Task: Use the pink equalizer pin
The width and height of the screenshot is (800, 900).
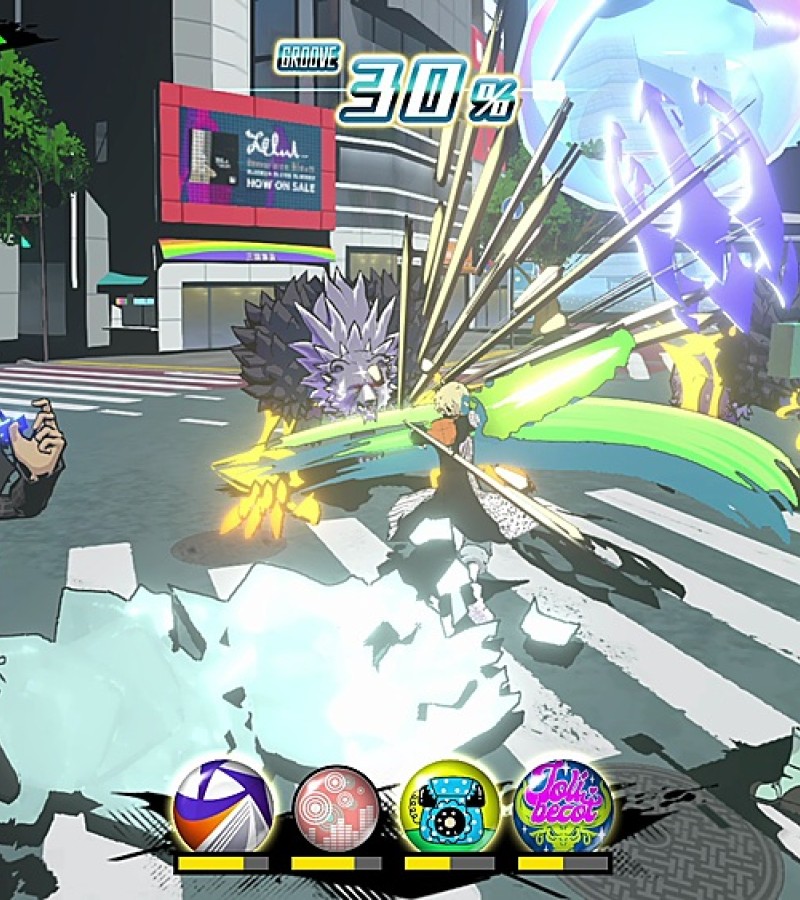Action: coord(337,808)
